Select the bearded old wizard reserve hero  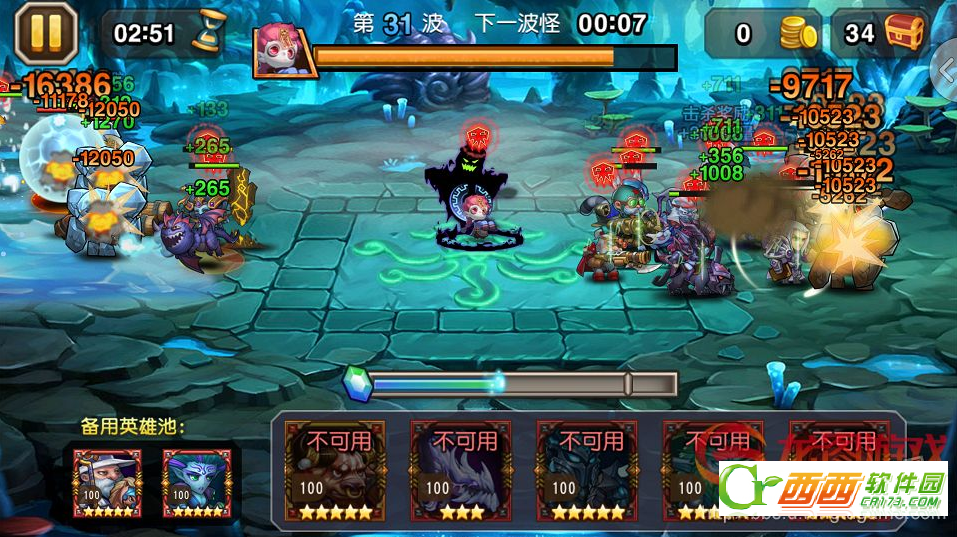[x=106, y=483]
